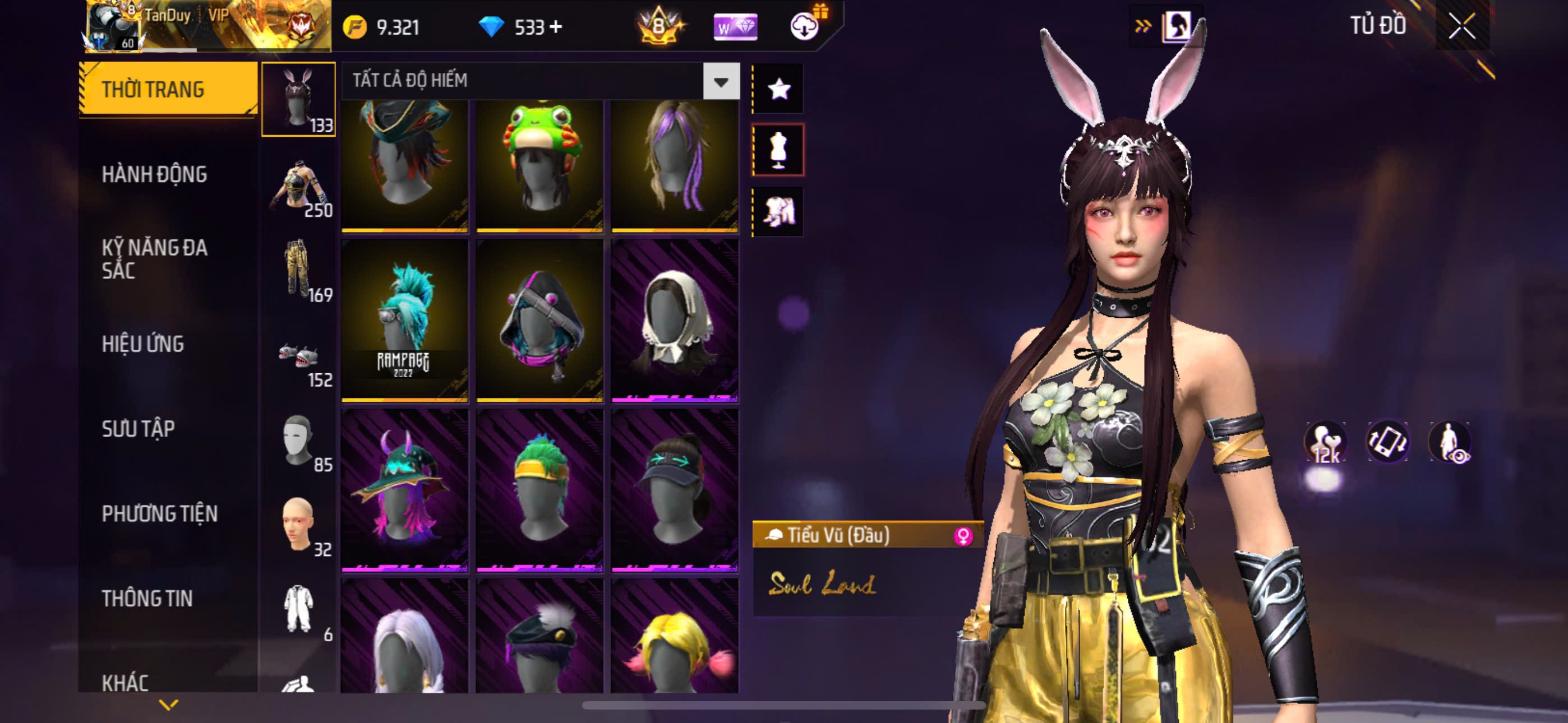
Task: Show the Thông Tin section
Action: 147,599
